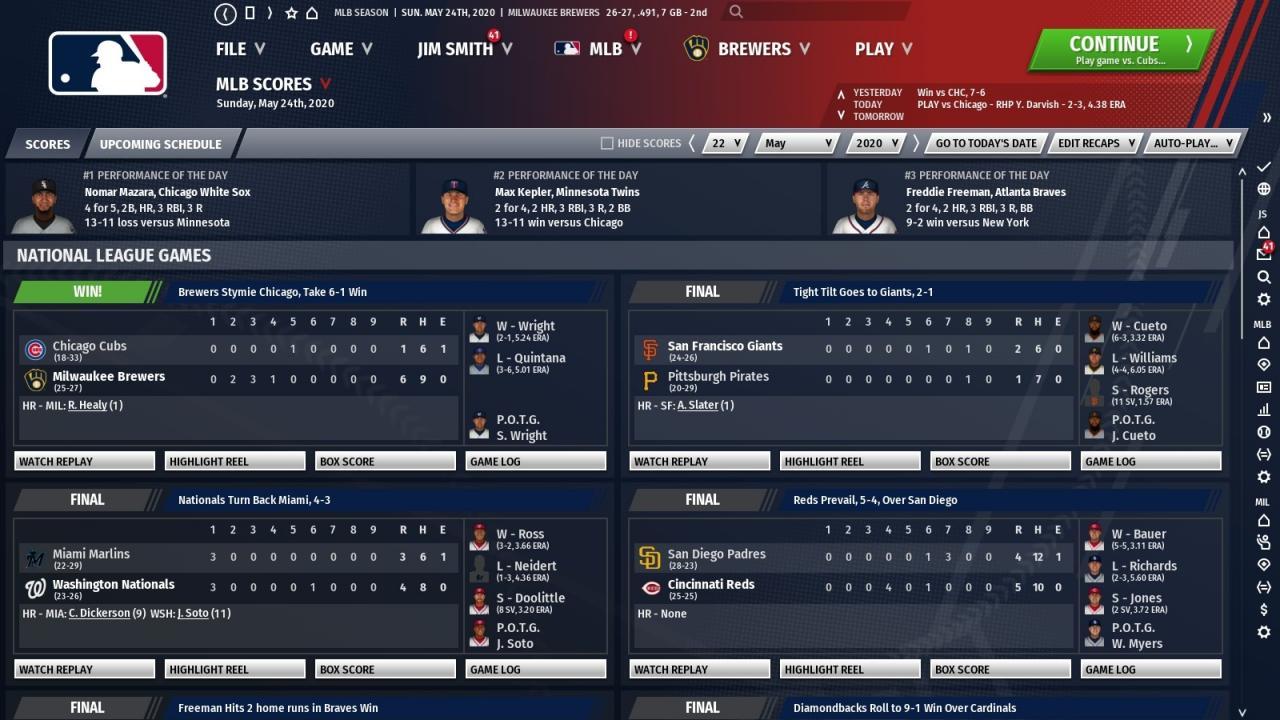This screenshot has width=1280, height=720.
Task: Expand the day dropdown showing 22
Action: point(724,143)
